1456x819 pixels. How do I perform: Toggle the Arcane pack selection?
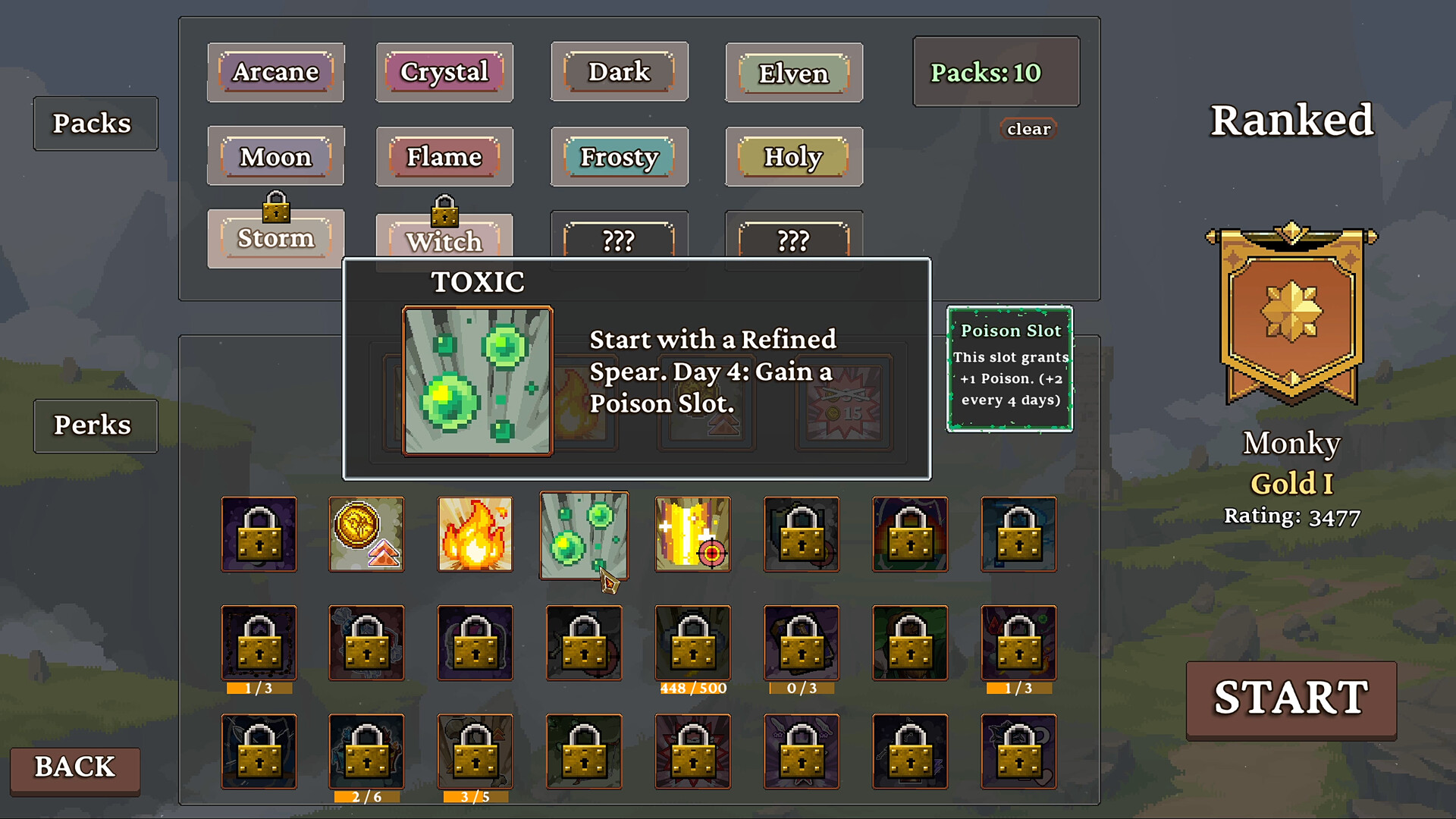tap(276, 72)
